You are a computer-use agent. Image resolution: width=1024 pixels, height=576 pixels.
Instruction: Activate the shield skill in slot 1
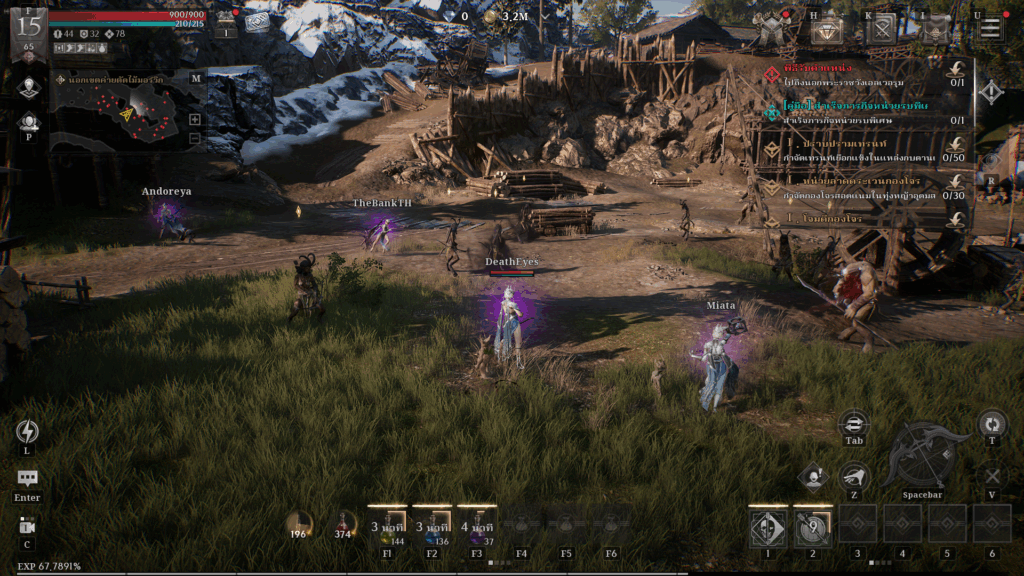[768, 525]
